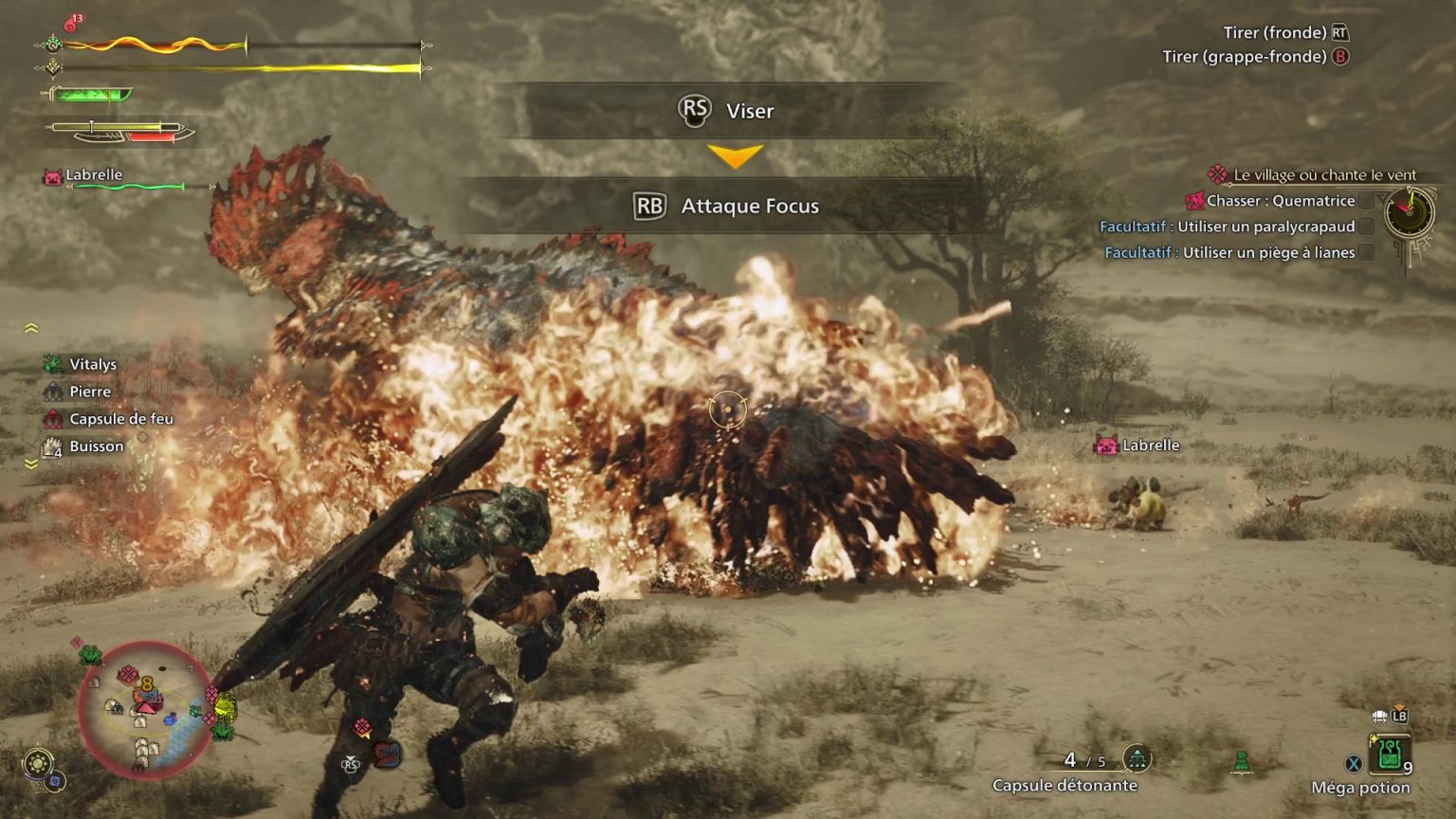
Task: Check the Chasser : Quematrice objective box
Action: pyautogui.click(x=1366, y=201)
